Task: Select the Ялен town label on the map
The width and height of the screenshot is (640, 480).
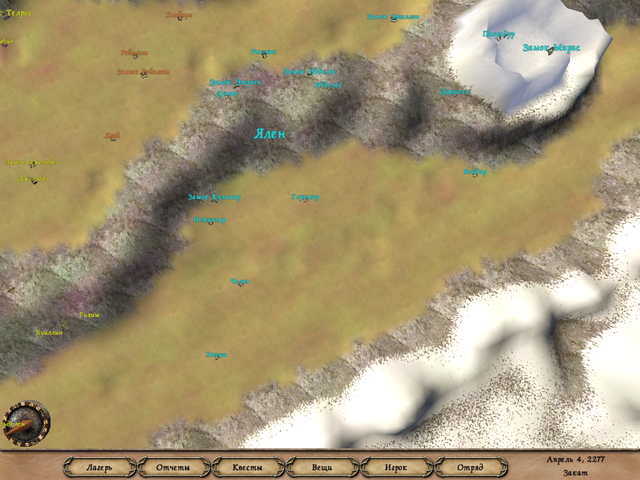Action: (x=270, y=134)
